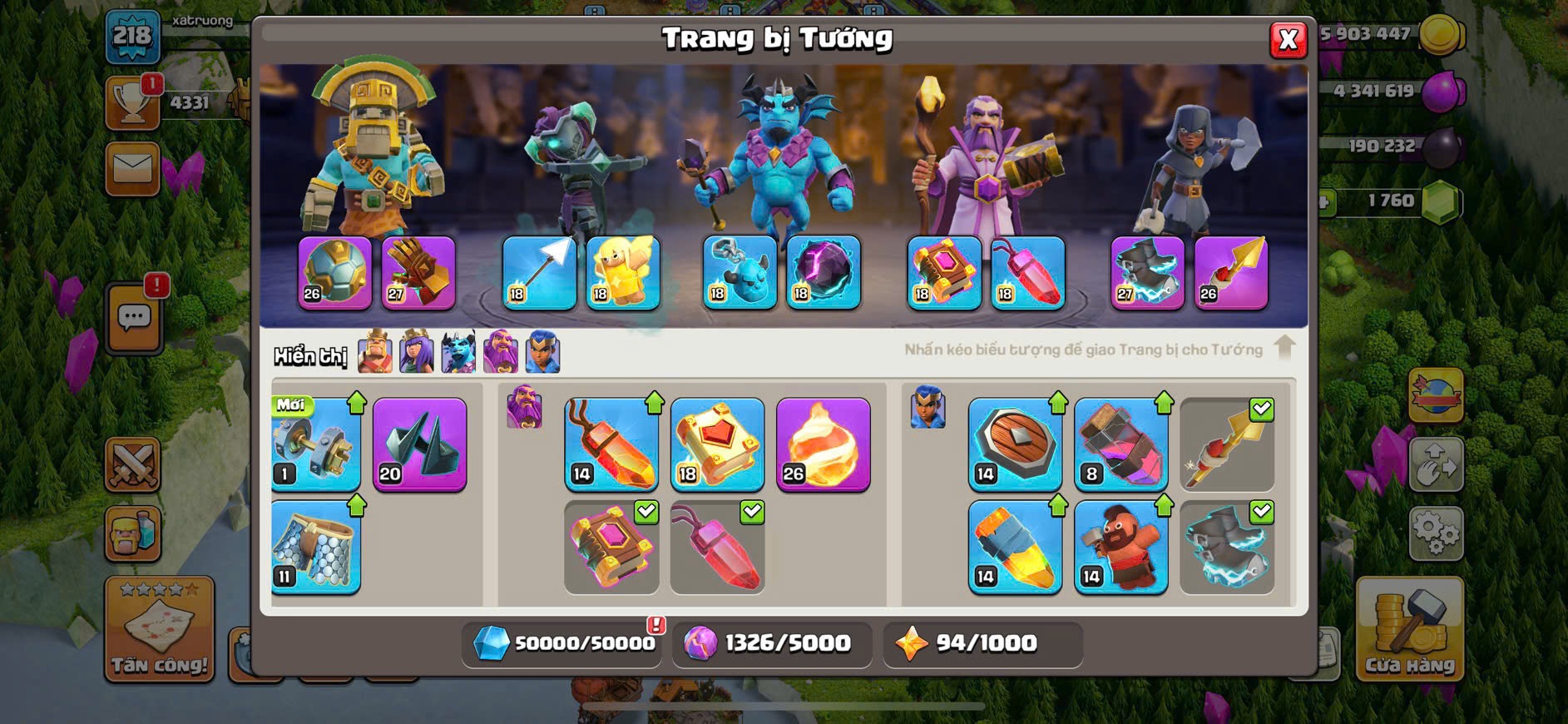Pick the level 20 dark spikes equipment

pos(419,444)
